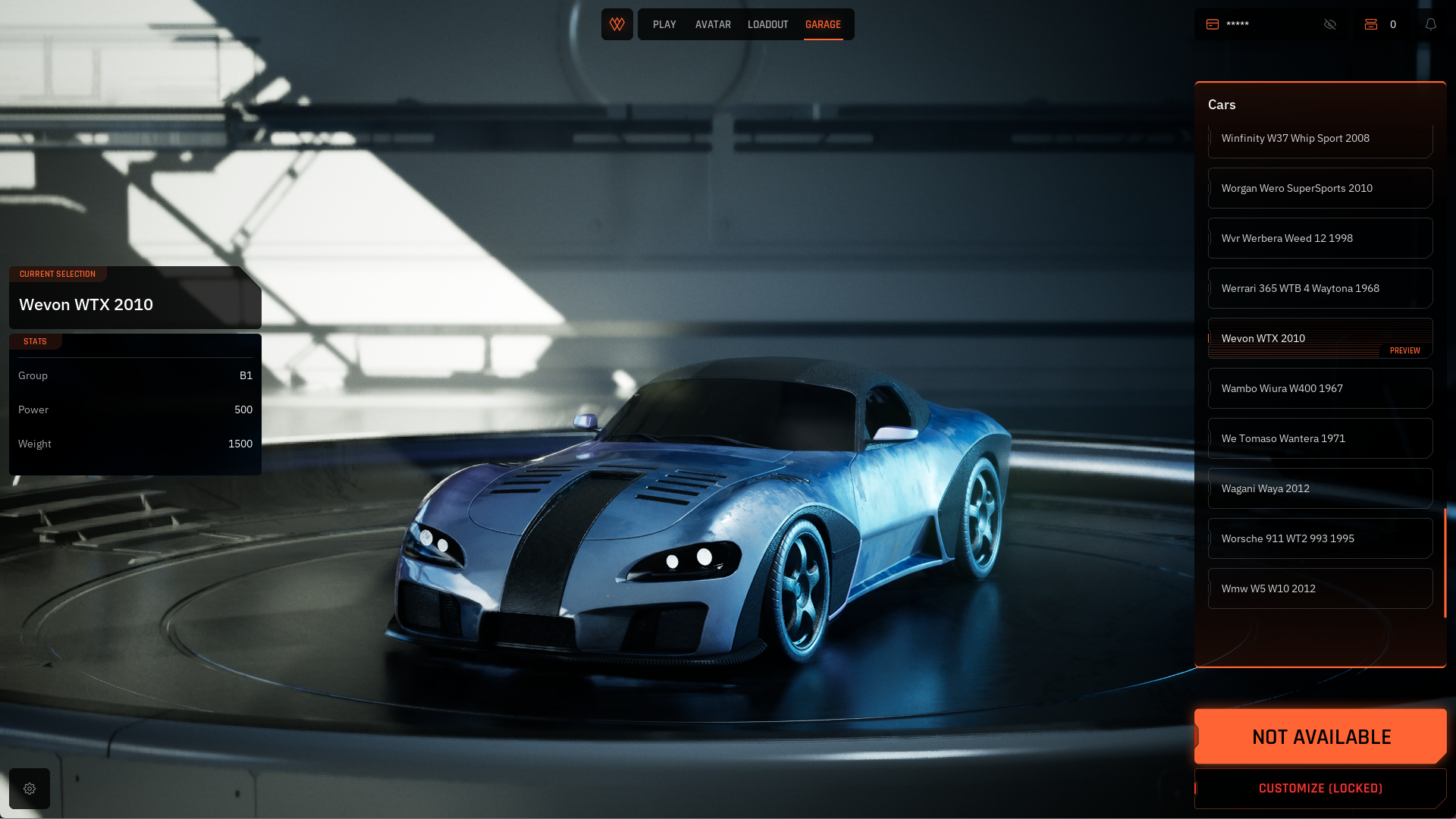Viewport: 1456px width, 819px height.
Task: Choose Wevon WTX 2010 in car list
Action: (1319, 338)
